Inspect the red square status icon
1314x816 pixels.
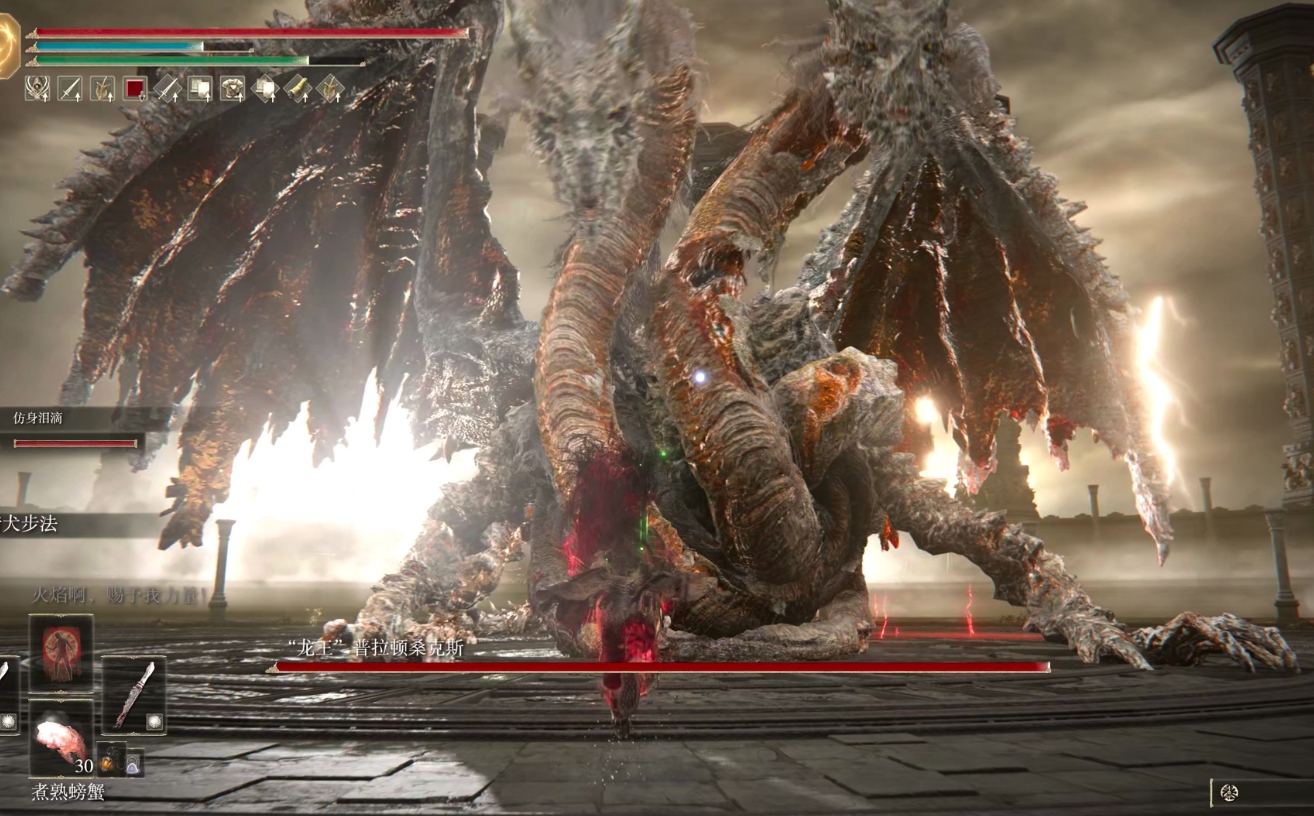pyautogui.click(x=135, y=88)
